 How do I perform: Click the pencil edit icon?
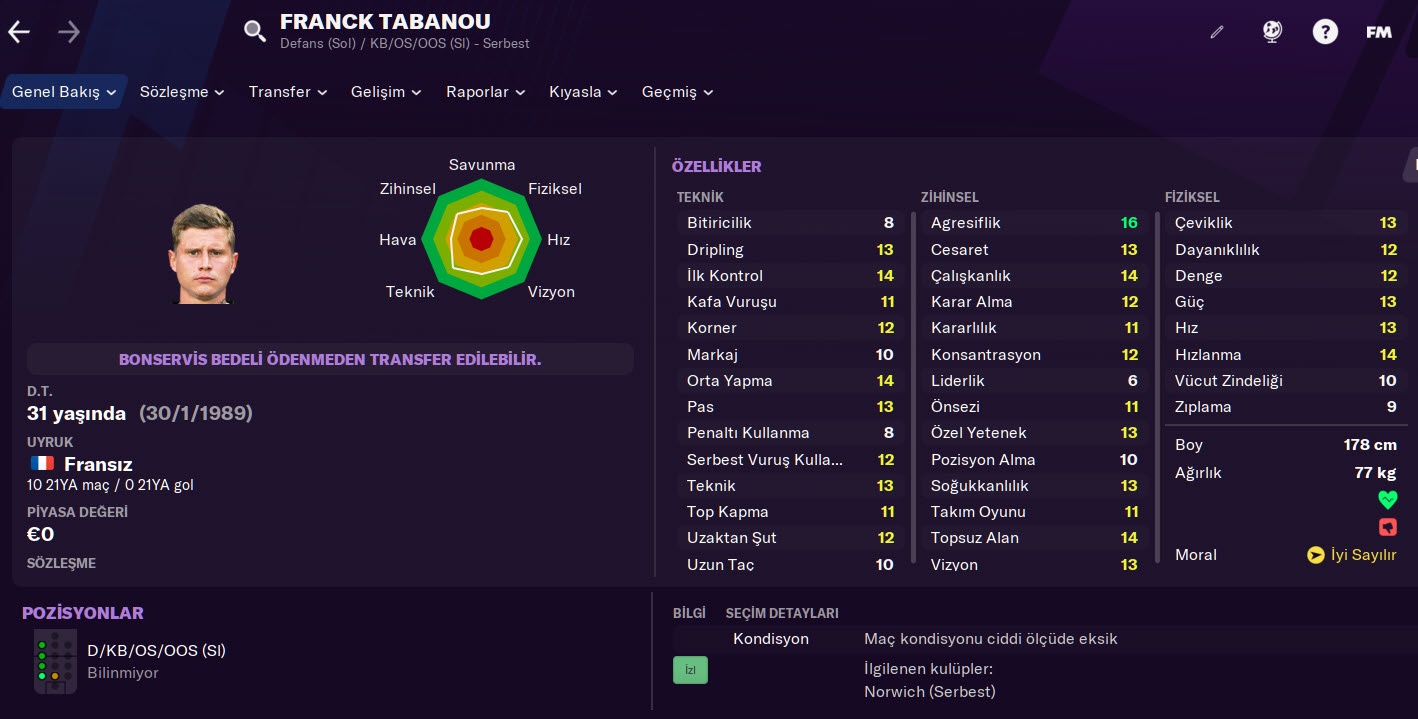coord(1217,32)
